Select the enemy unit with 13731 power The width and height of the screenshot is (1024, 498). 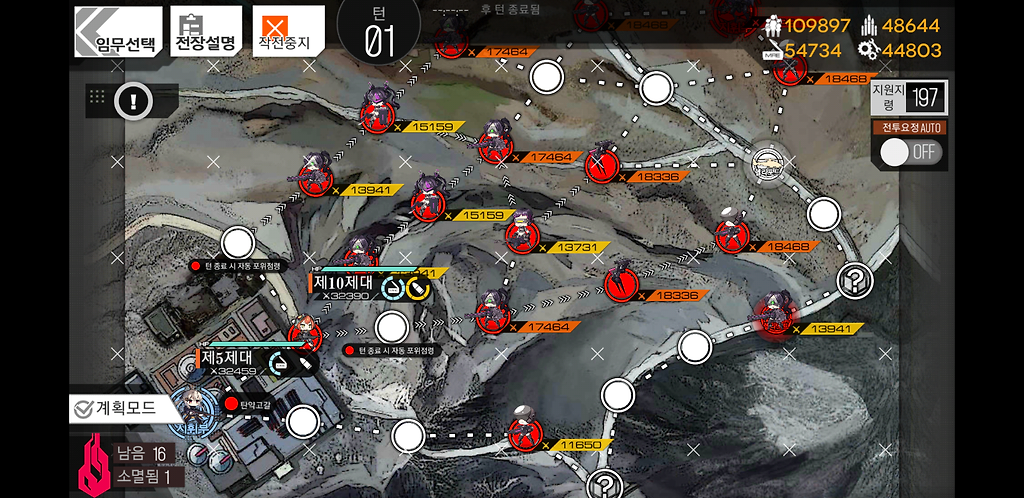click(520, 236)
